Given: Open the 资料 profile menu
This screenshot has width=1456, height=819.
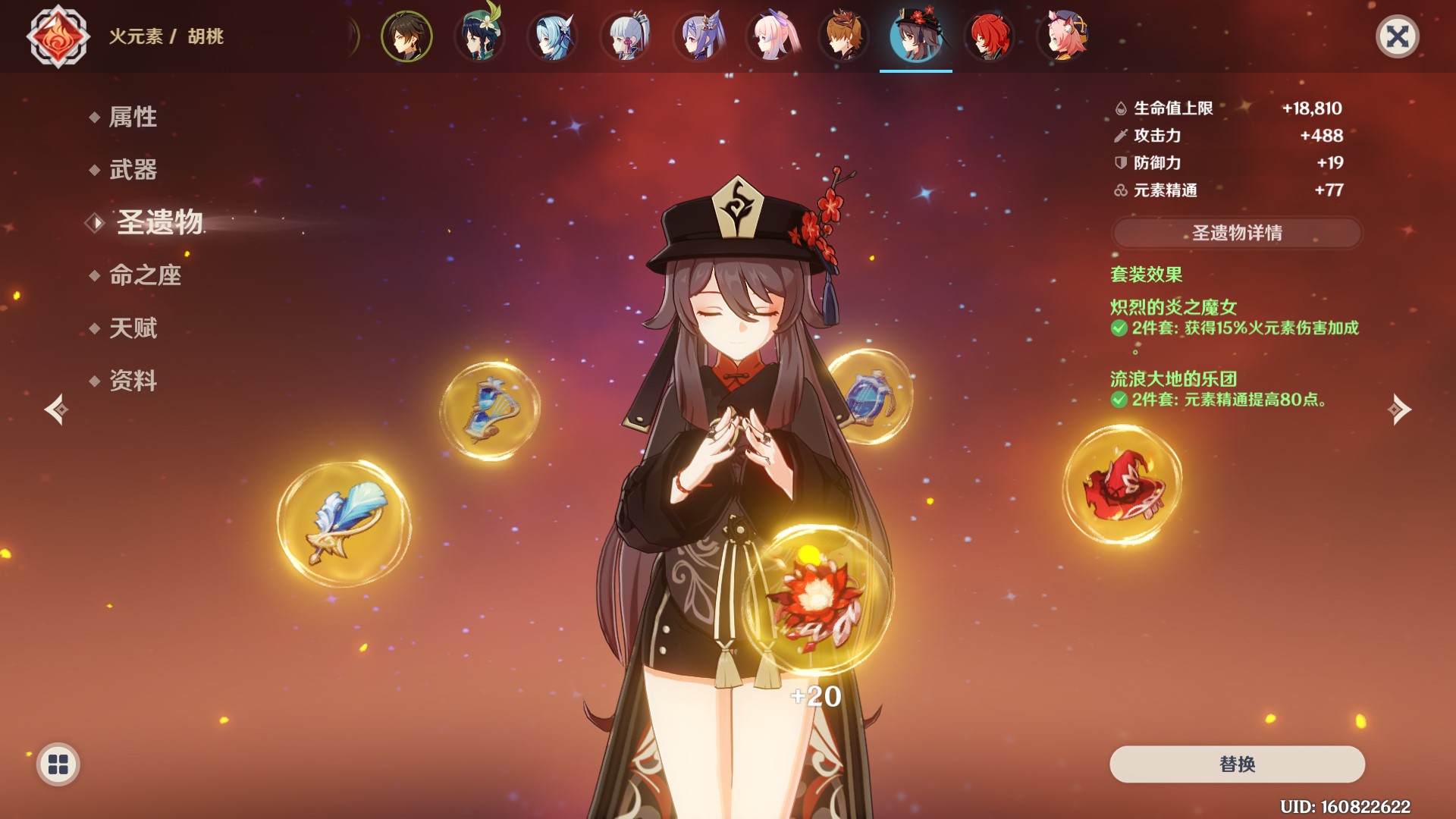Looking at the screenshot, I should pos(133,381).
